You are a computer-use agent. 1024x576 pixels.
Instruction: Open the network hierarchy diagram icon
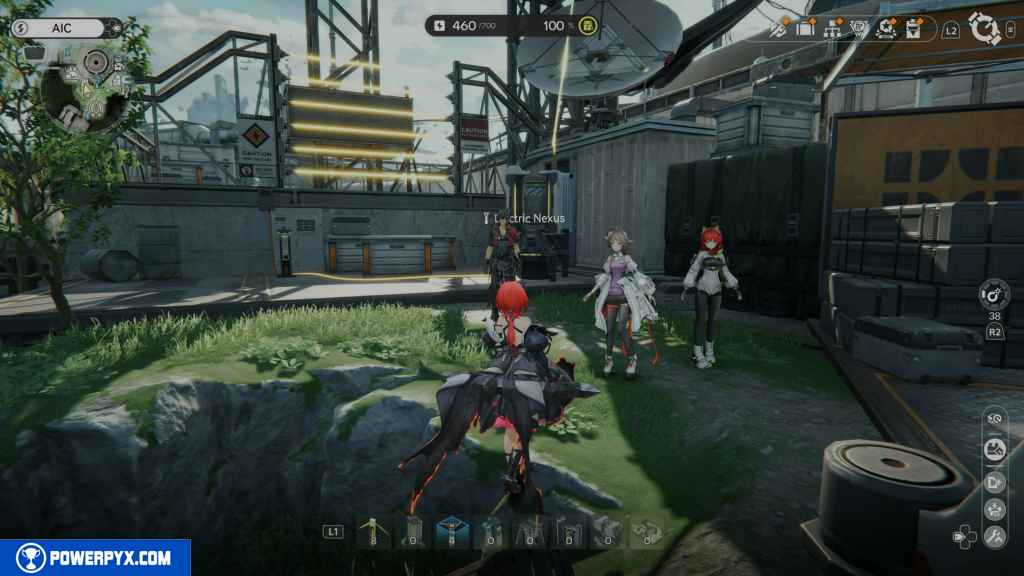click(832, 29)
